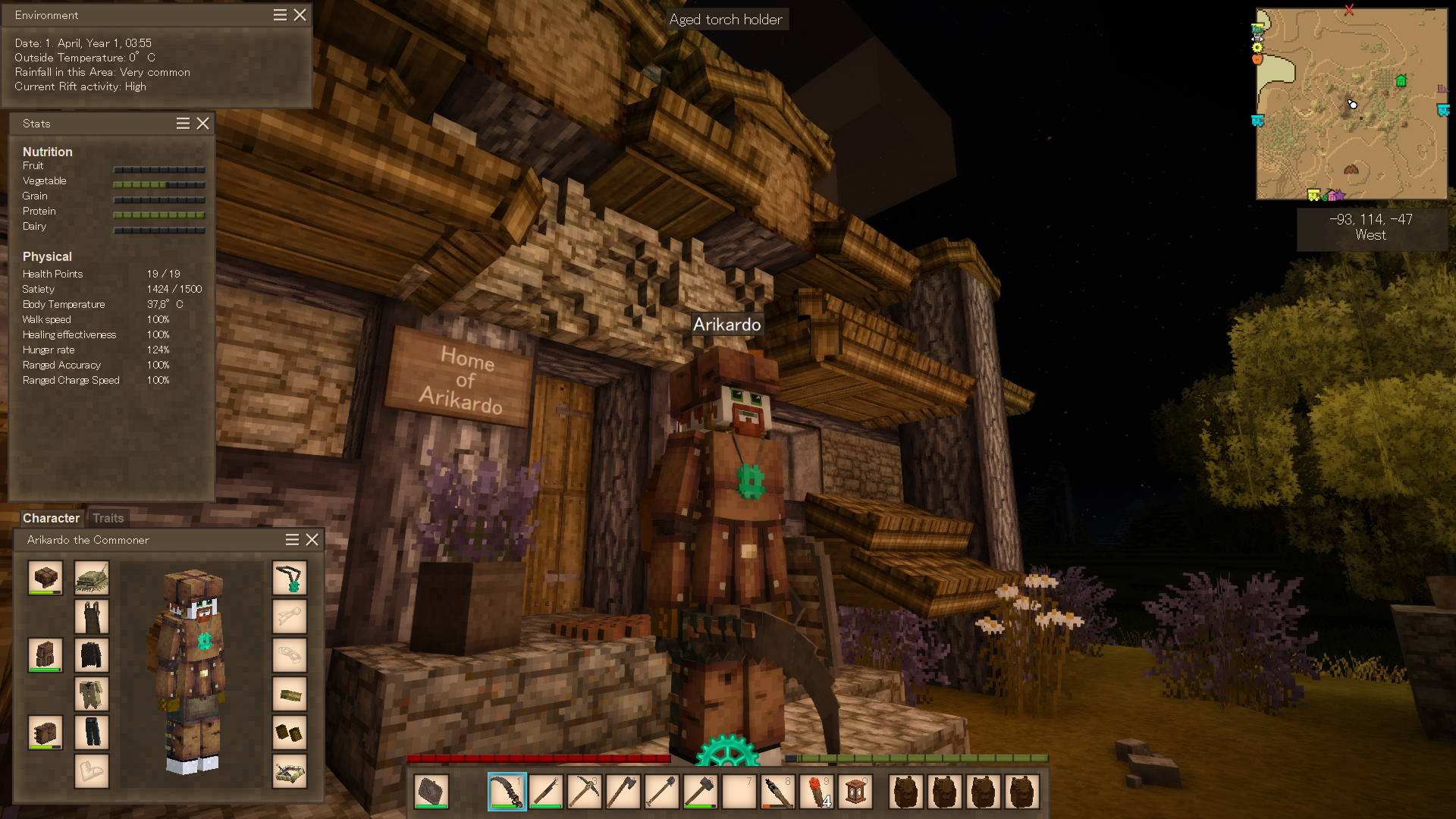Close the Stats panel
The image size is (1456, 819).
(202, 124)
